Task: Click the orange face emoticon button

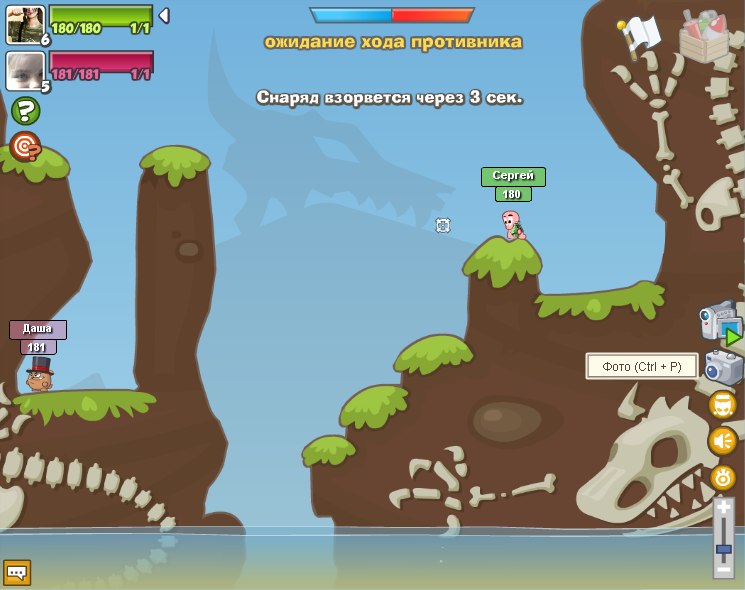Action: point(722,405)
